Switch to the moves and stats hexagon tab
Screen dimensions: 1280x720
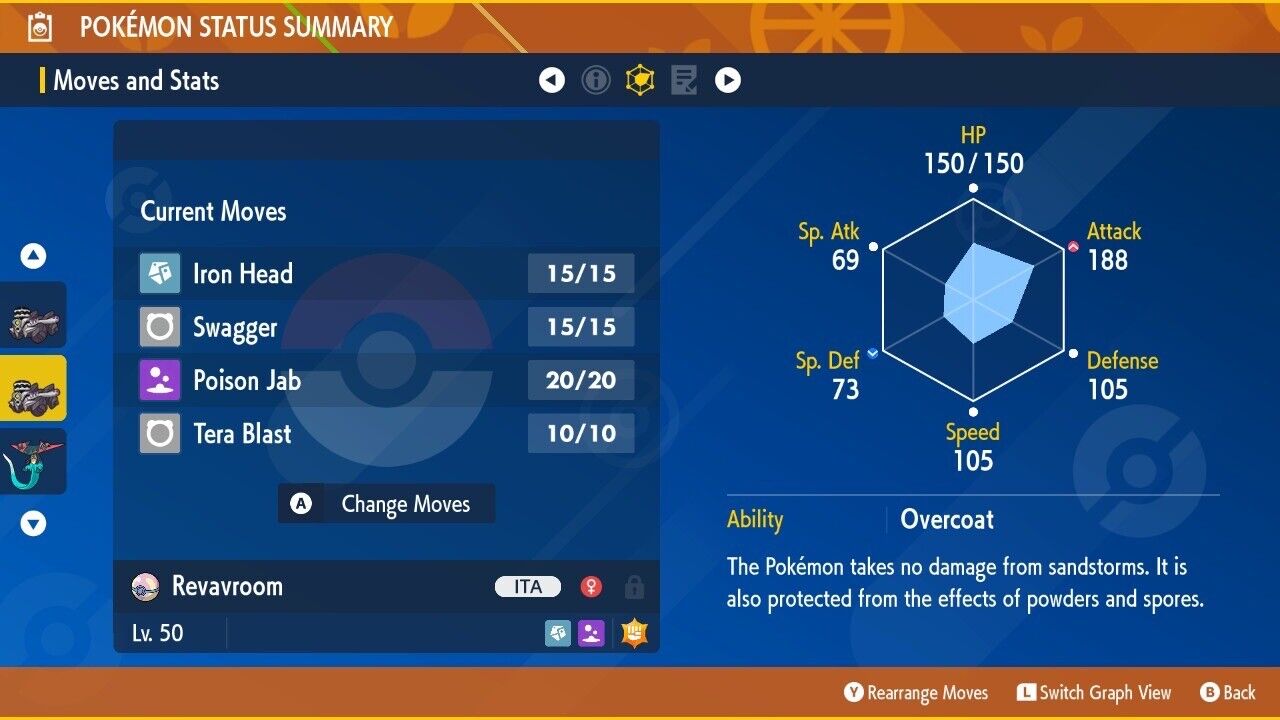click(x=640, y=80)
